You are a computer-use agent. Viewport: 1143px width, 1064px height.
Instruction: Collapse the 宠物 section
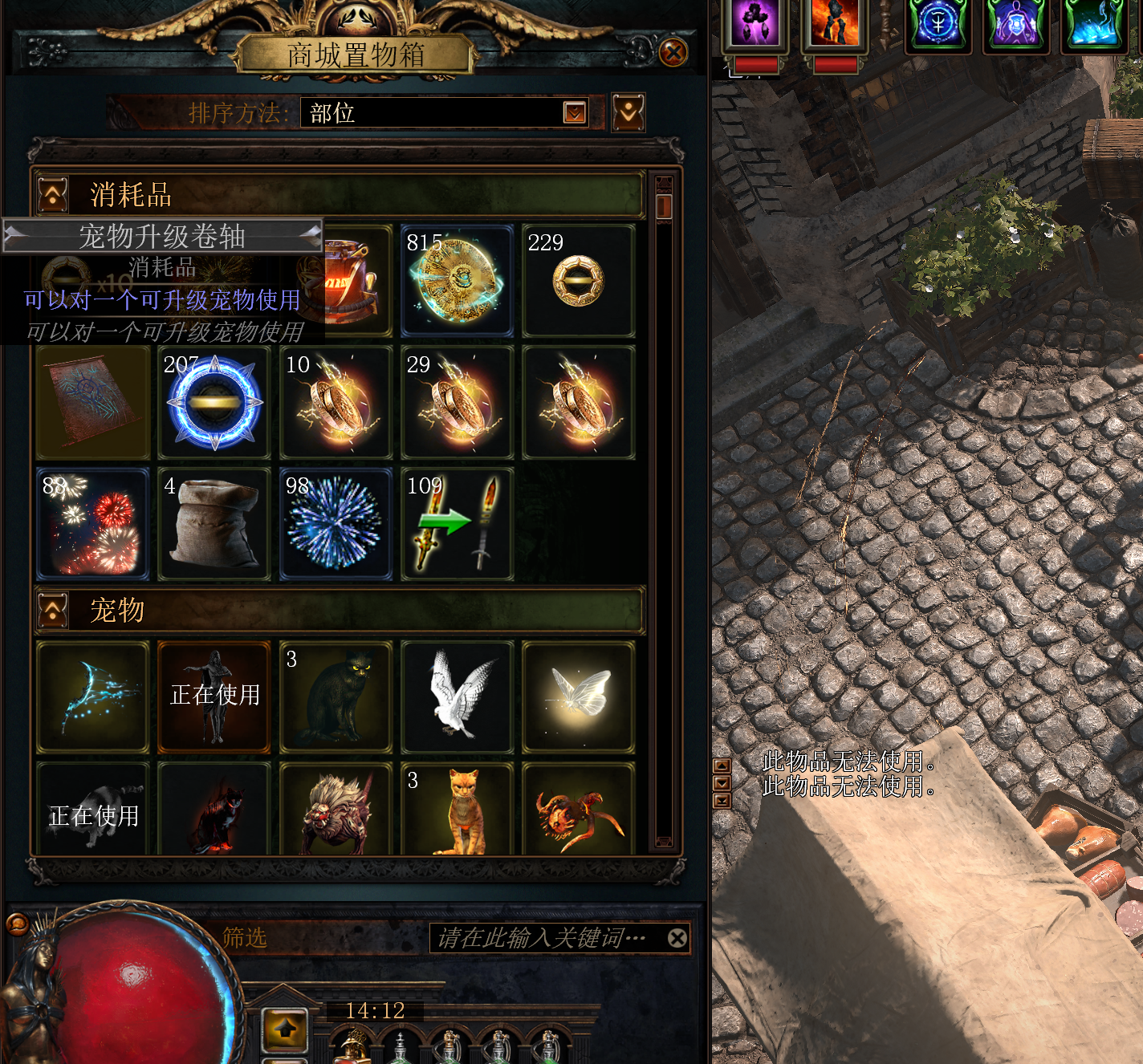point(53,611)
